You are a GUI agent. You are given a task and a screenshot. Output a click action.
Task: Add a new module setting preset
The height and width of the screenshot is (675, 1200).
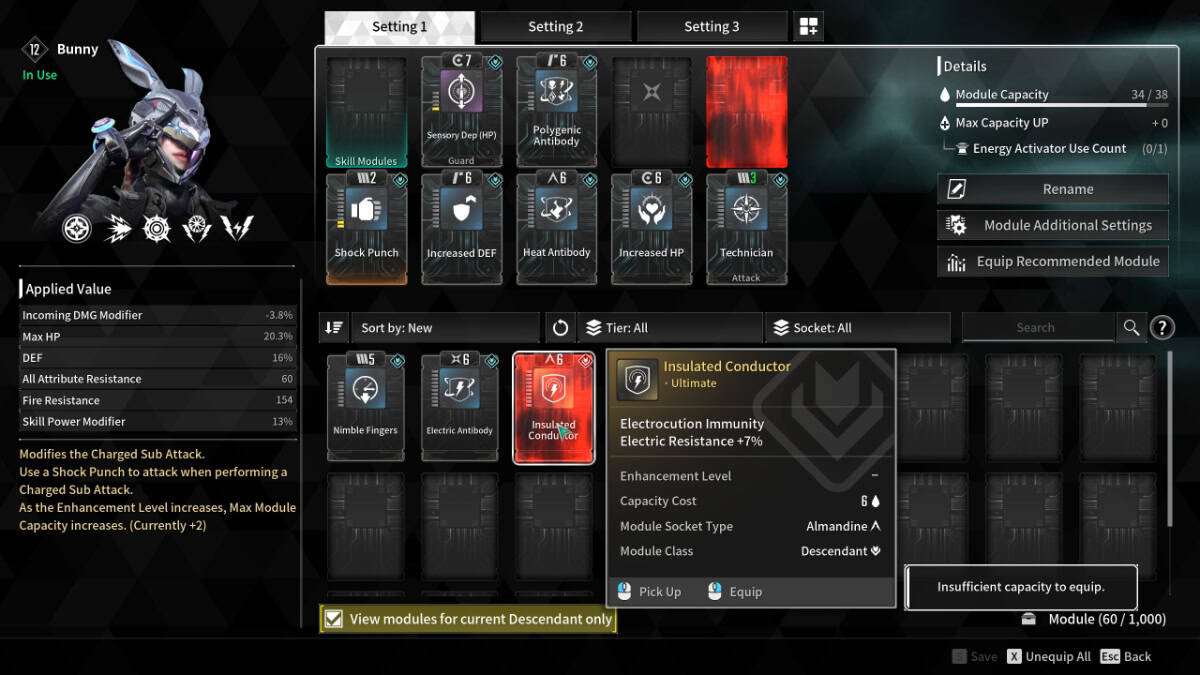808,27
